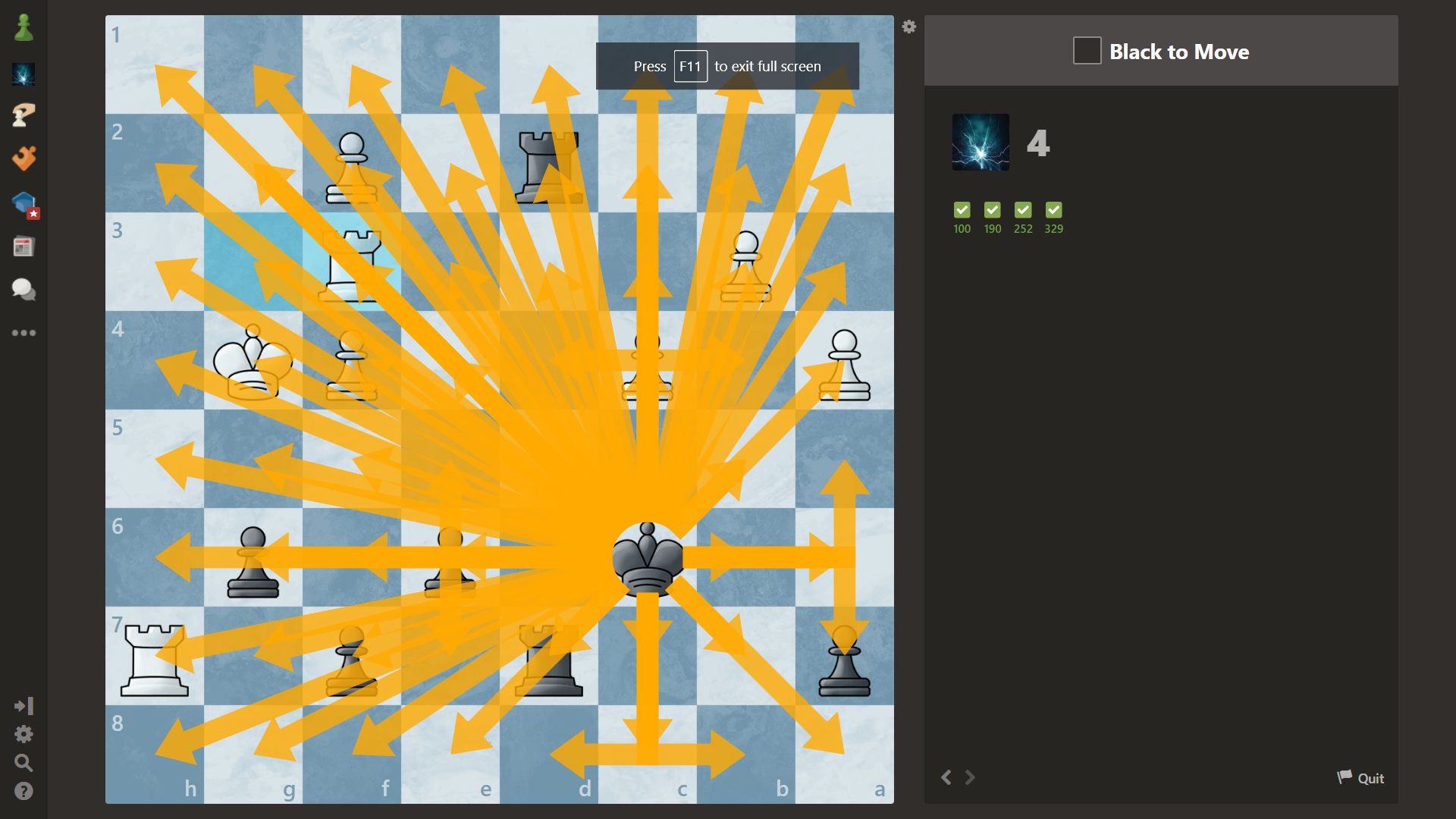Open the board settings gear above the board

908,26
